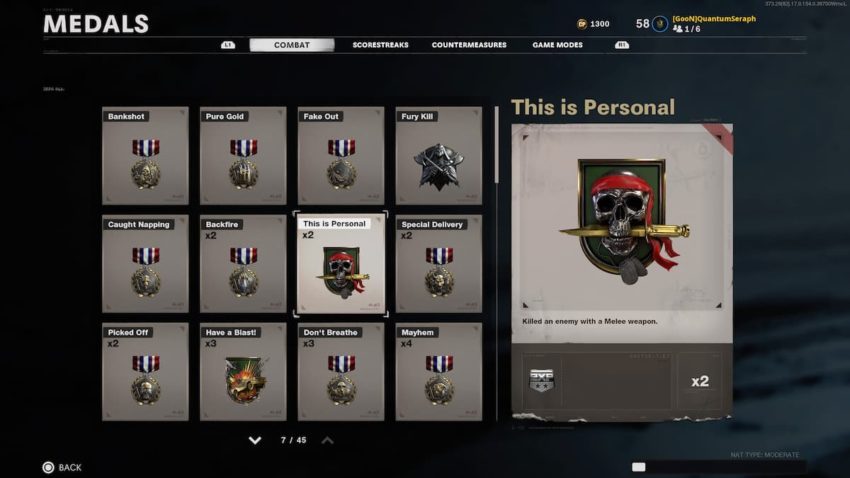Click the Don't Breathe medal tile
This screenshot has width=850, height=478.
click(341, 372)
